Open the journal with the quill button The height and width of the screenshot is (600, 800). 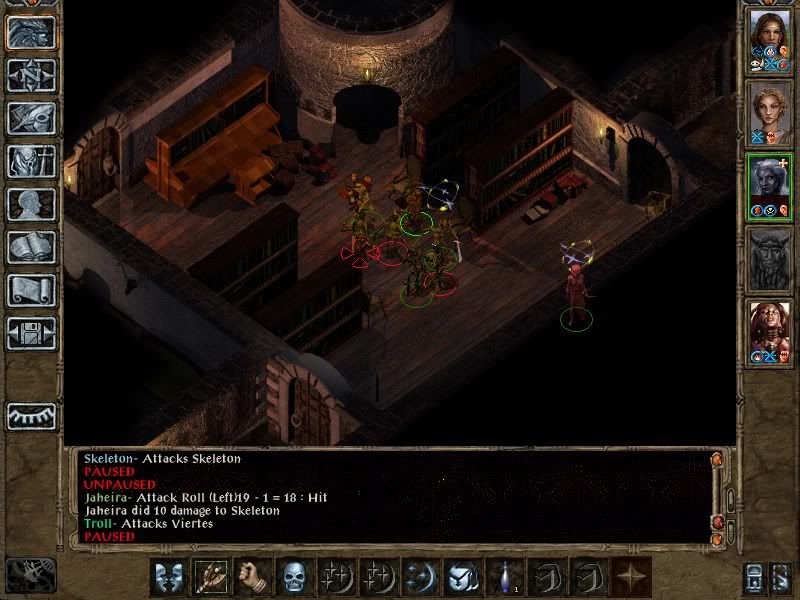tap(31, 118)
